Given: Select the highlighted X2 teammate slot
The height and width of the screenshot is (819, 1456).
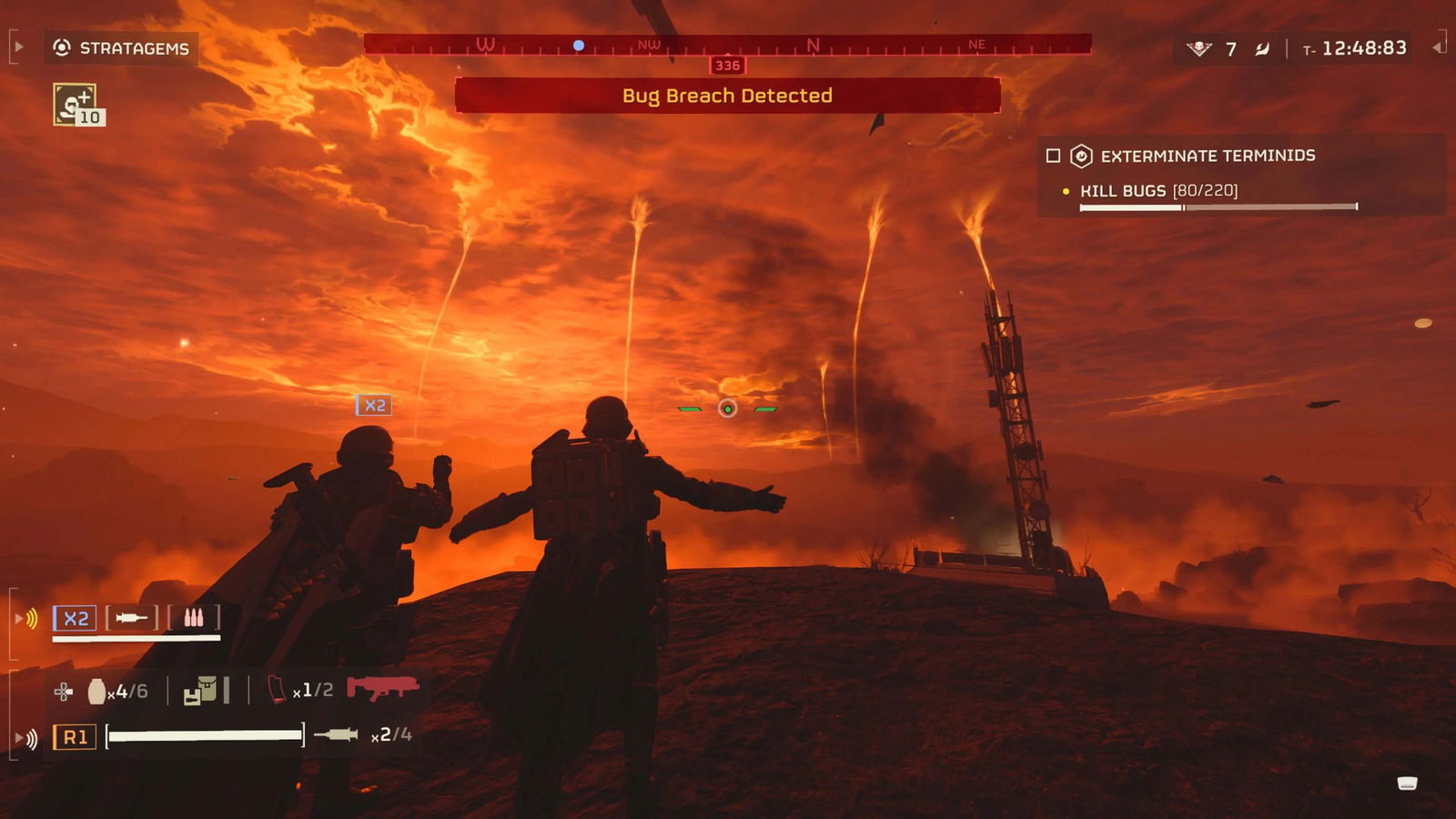Looking at the screenshot, I should coord(75,619).
